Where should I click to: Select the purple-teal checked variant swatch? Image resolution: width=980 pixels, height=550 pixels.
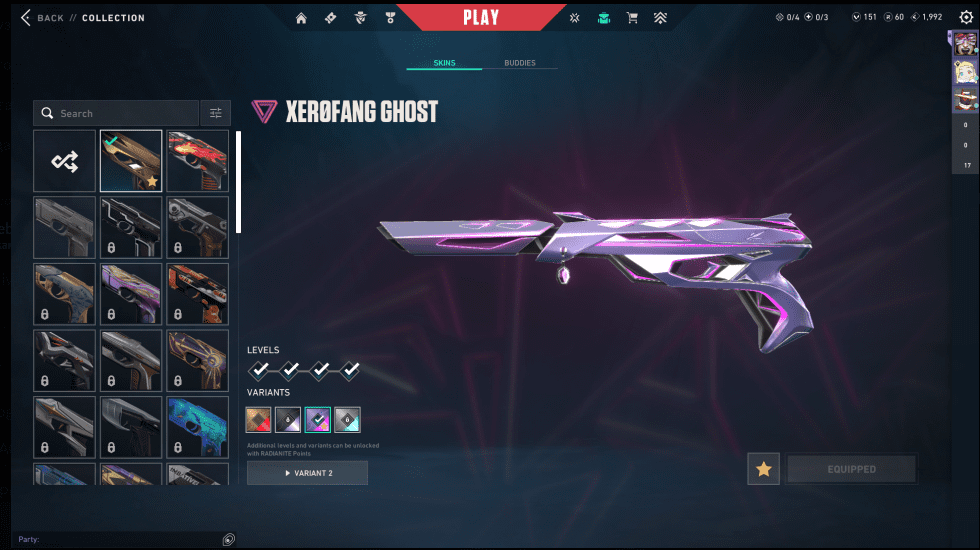318,420
